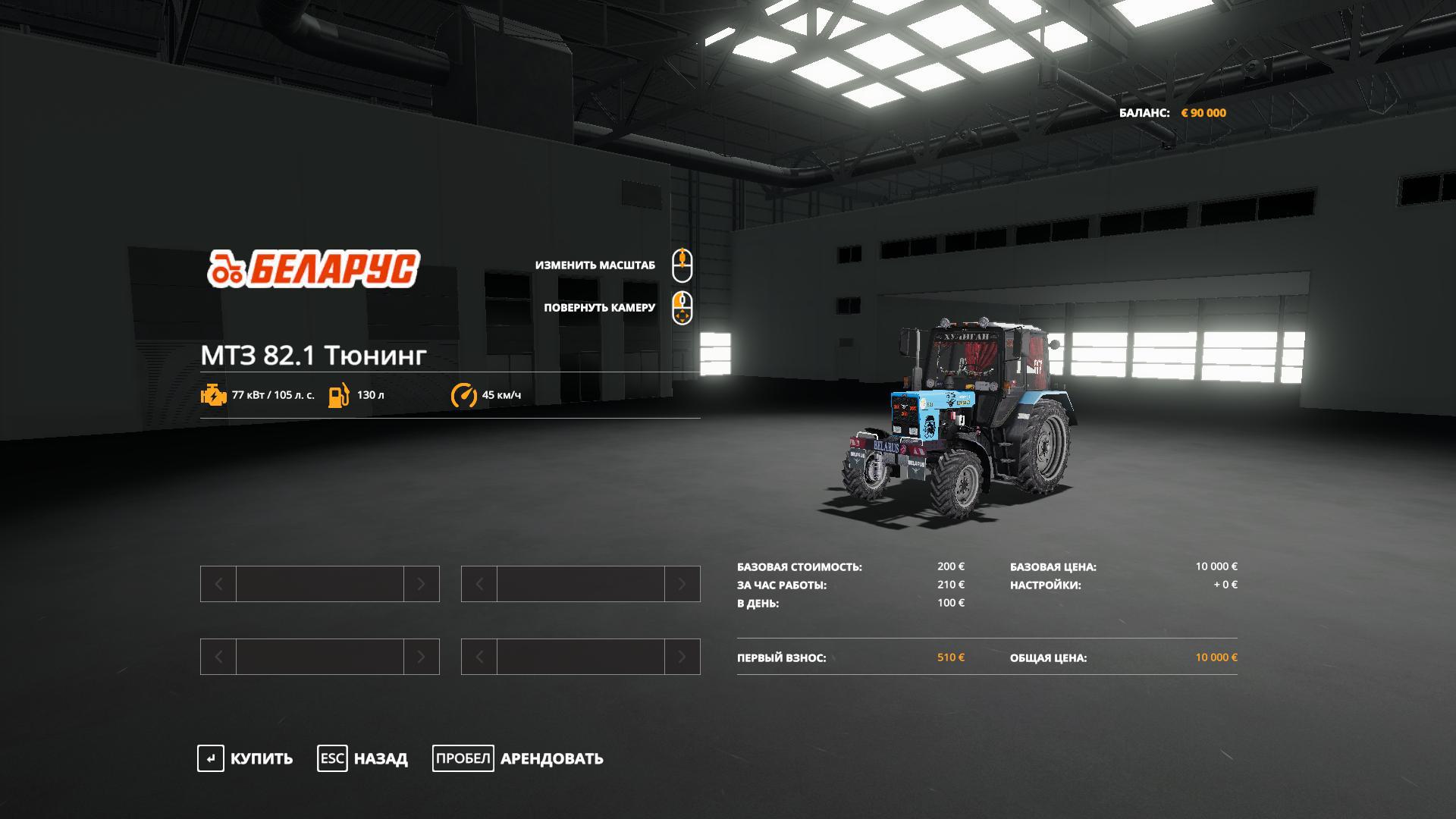Lease the tractor via Арендовать
1456x819 pixels.
coord(519,758)
